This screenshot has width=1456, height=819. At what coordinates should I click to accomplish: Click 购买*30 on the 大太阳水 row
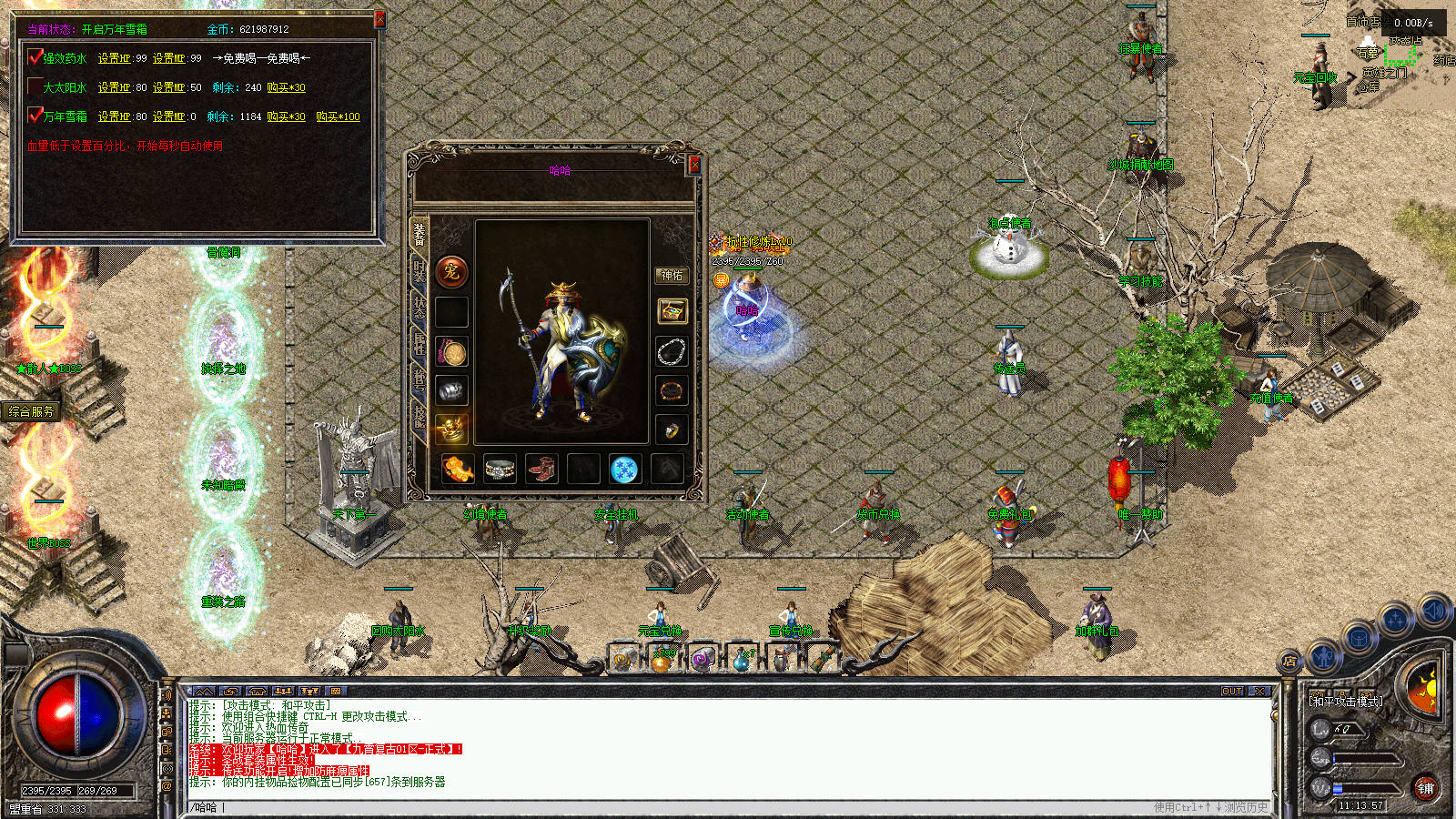pyautogui.click(x=286, y=87)
